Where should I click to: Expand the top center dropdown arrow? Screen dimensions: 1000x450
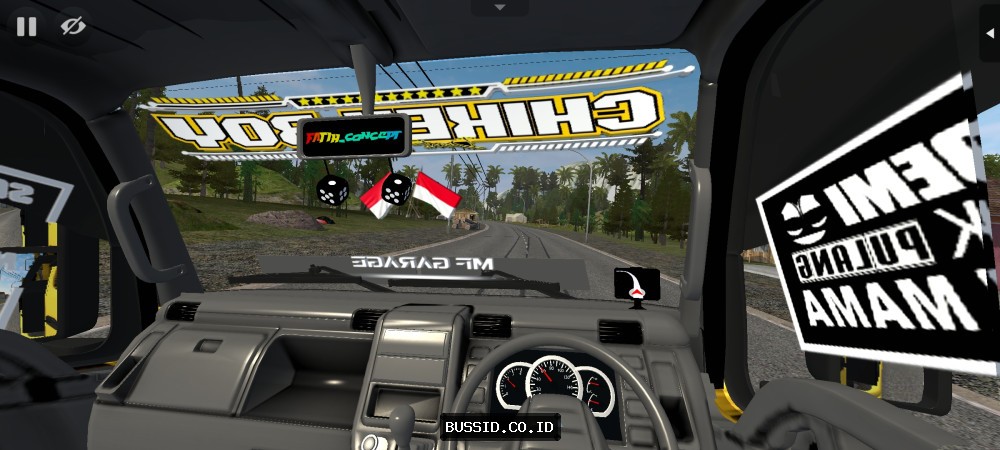pos(499,7)
